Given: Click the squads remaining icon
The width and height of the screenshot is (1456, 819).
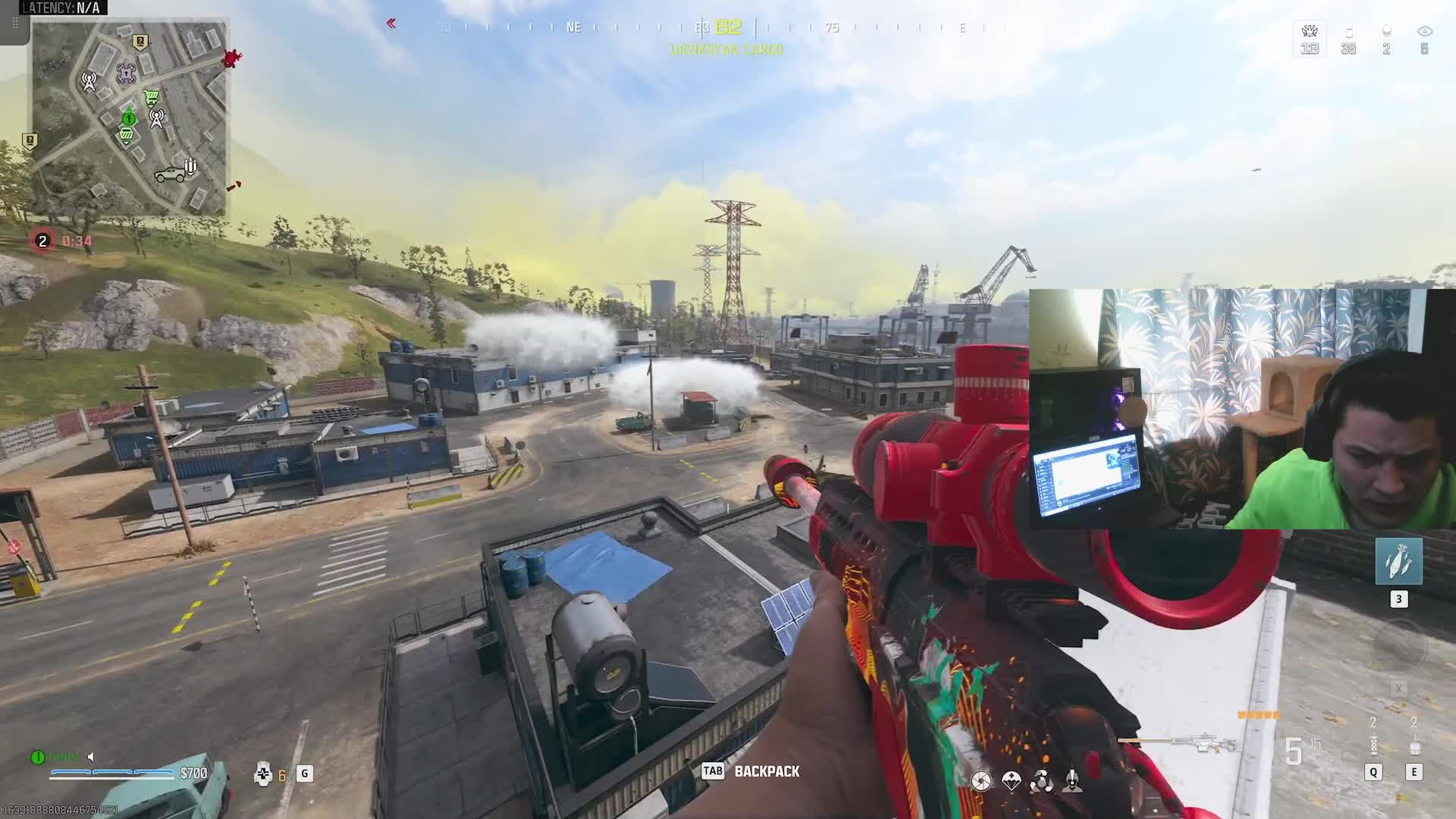Looking at the screenshot, I should (x=1310, y=32).
